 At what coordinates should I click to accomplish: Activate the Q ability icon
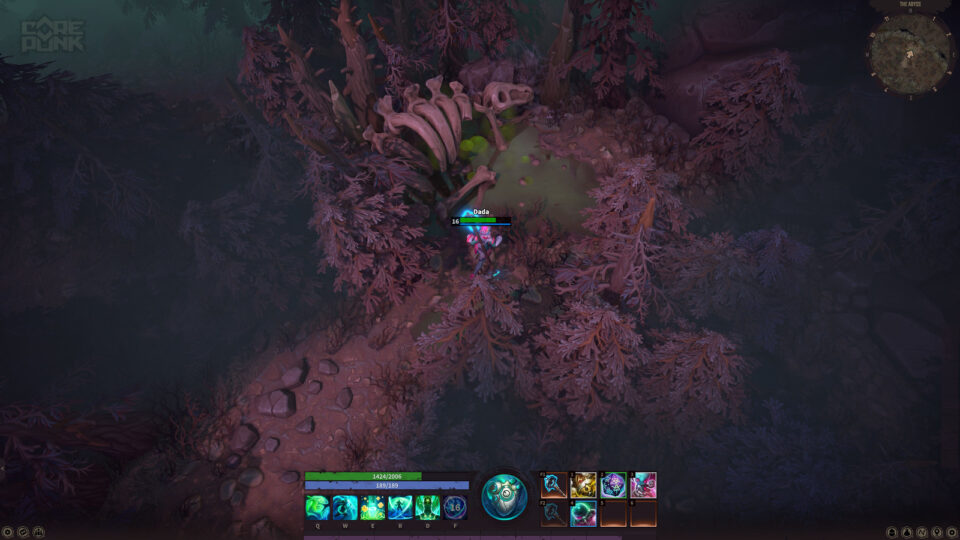coord(317,507)
